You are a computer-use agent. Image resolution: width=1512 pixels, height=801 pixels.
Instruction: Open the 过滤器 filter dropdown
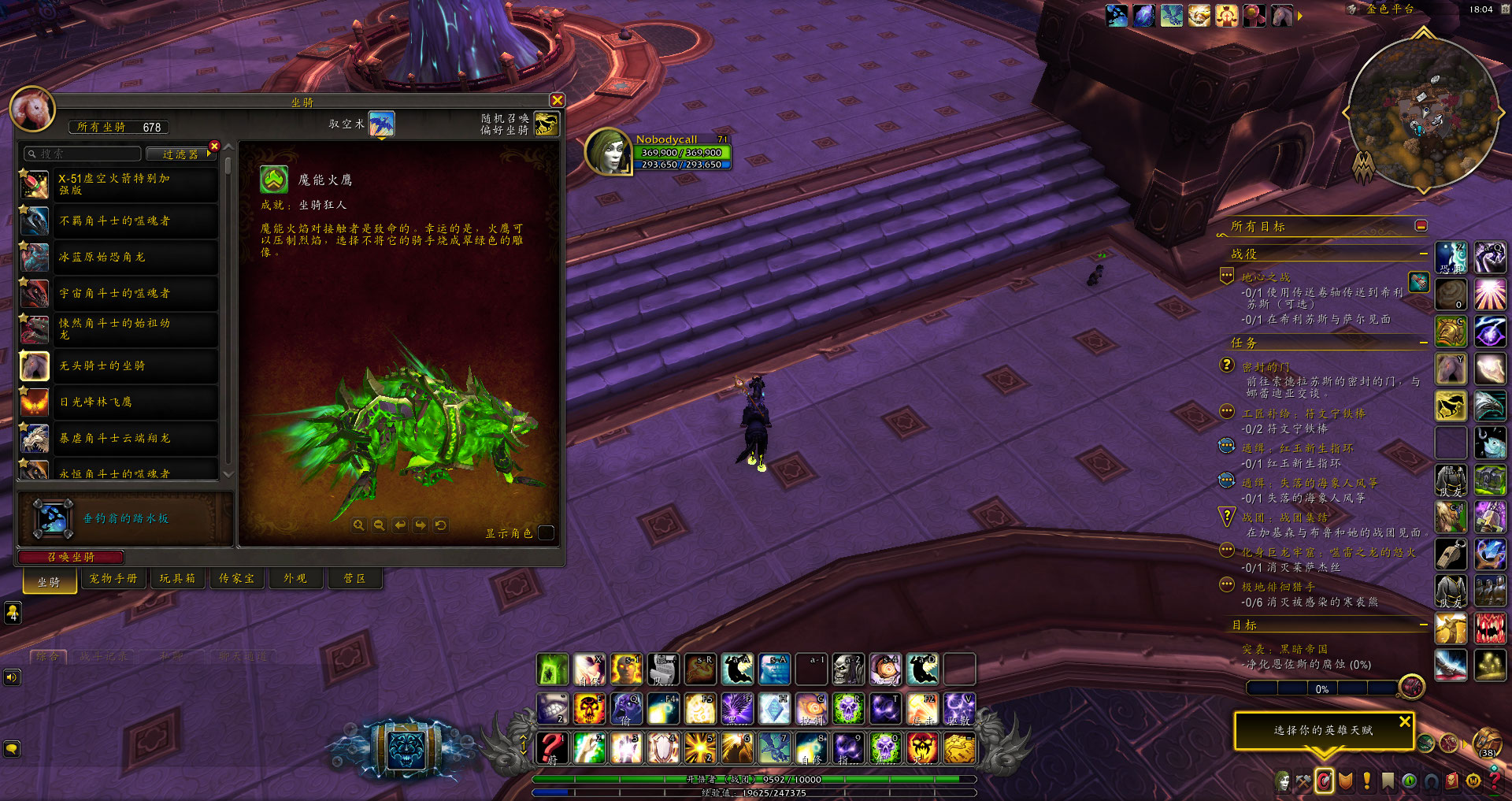click(181, 154)
